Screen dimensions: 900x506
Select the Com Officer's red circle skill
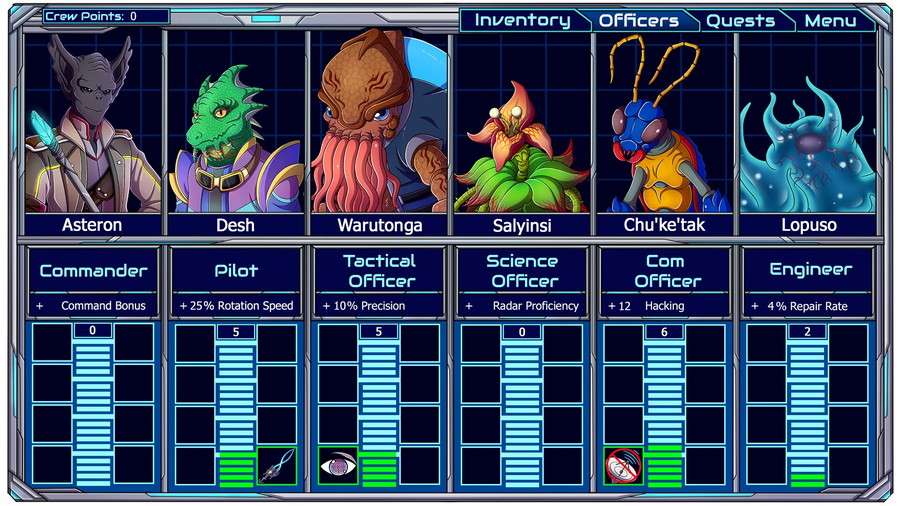tap(624, 465)
